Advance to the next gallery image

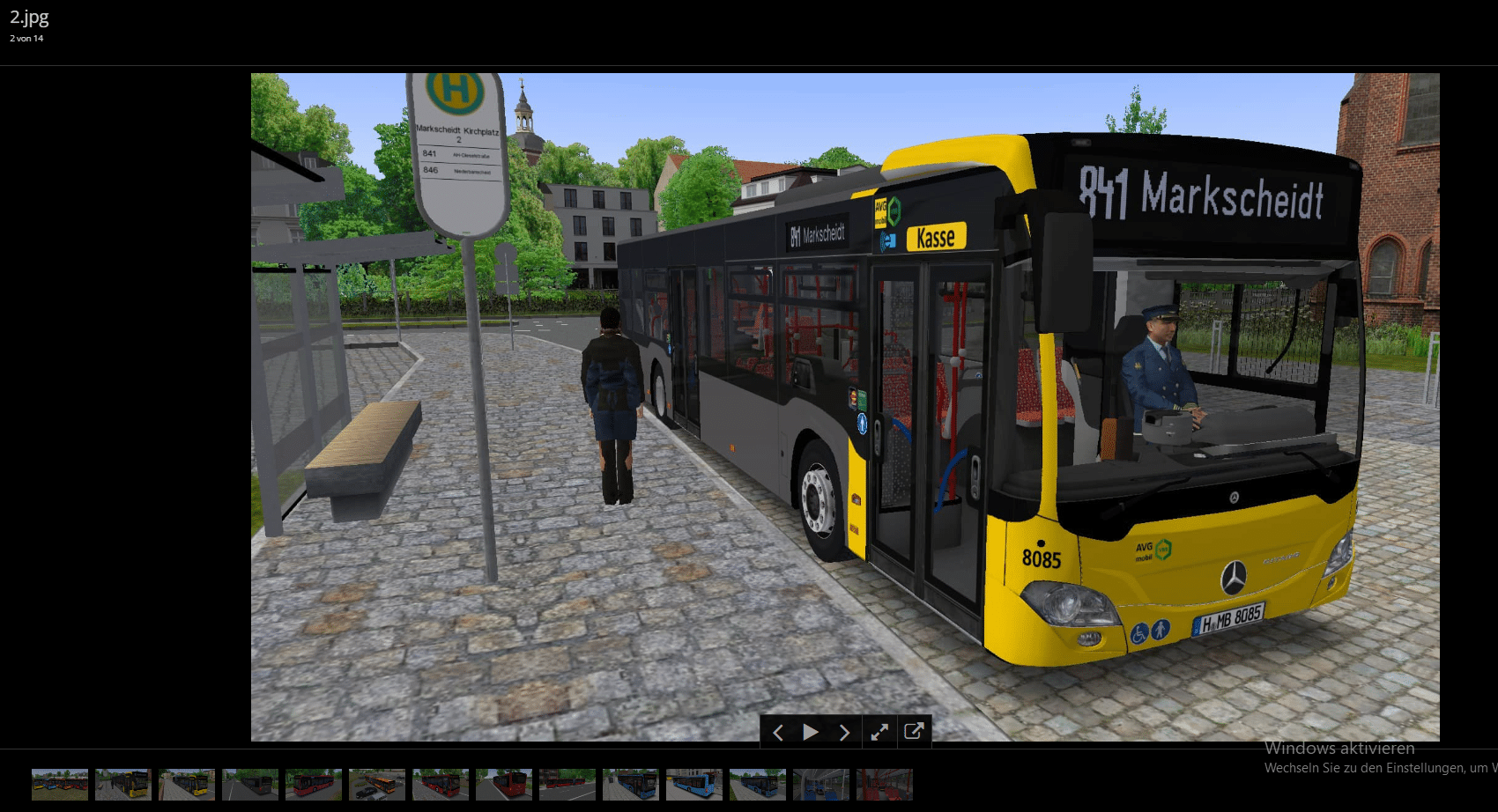[844, 732]
